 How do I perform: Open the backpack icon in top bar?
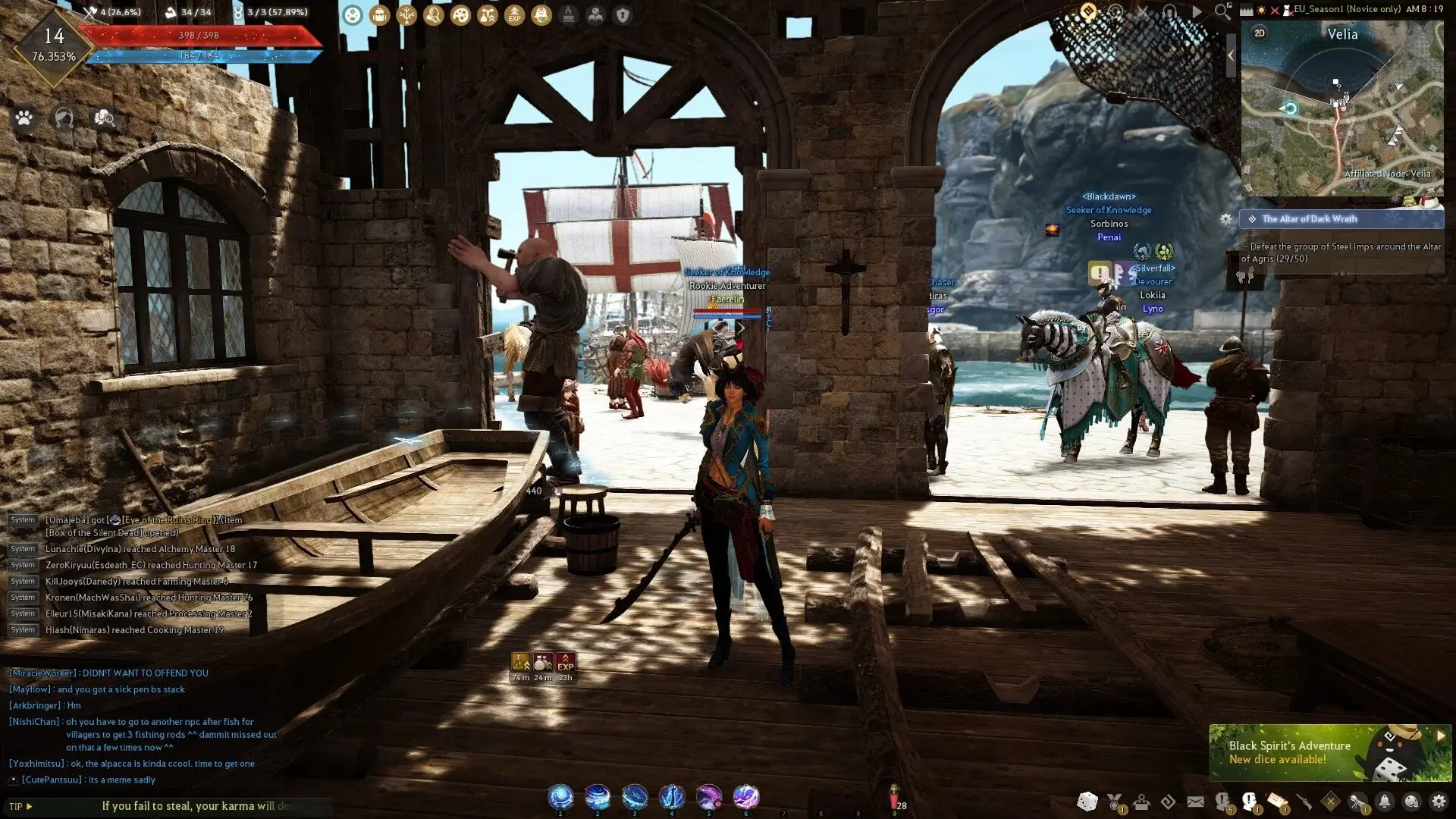(379, 15)
